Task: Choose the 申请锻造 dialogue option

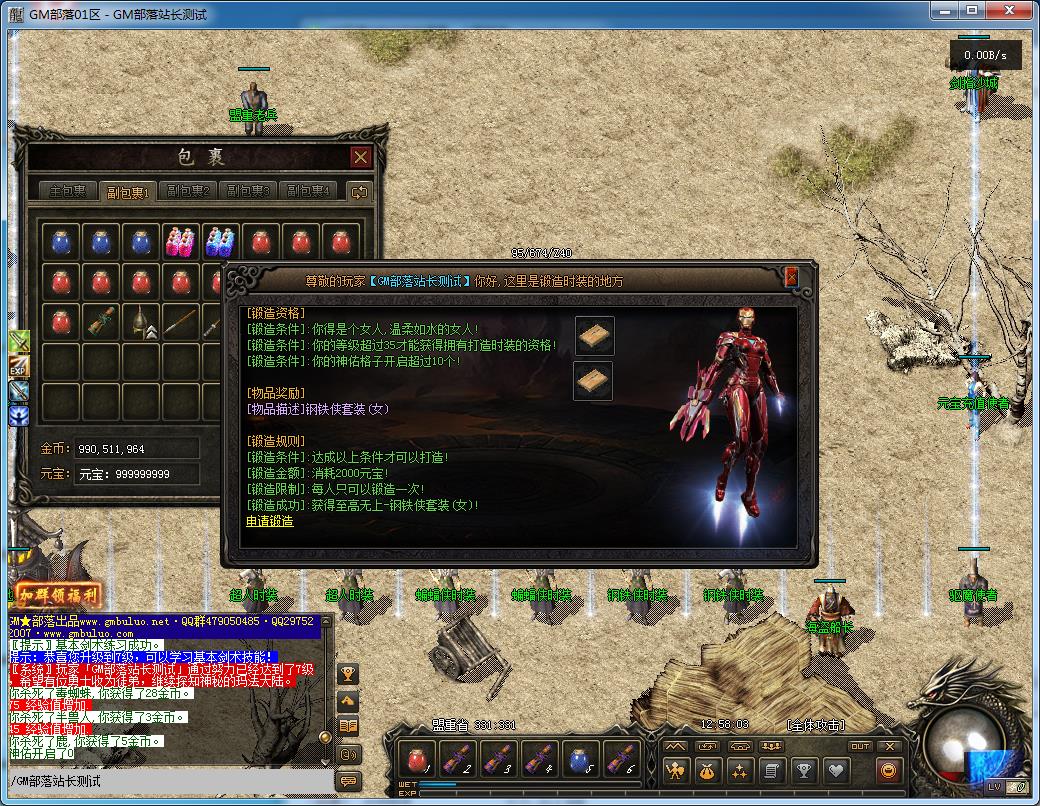Action: [270, 521]
